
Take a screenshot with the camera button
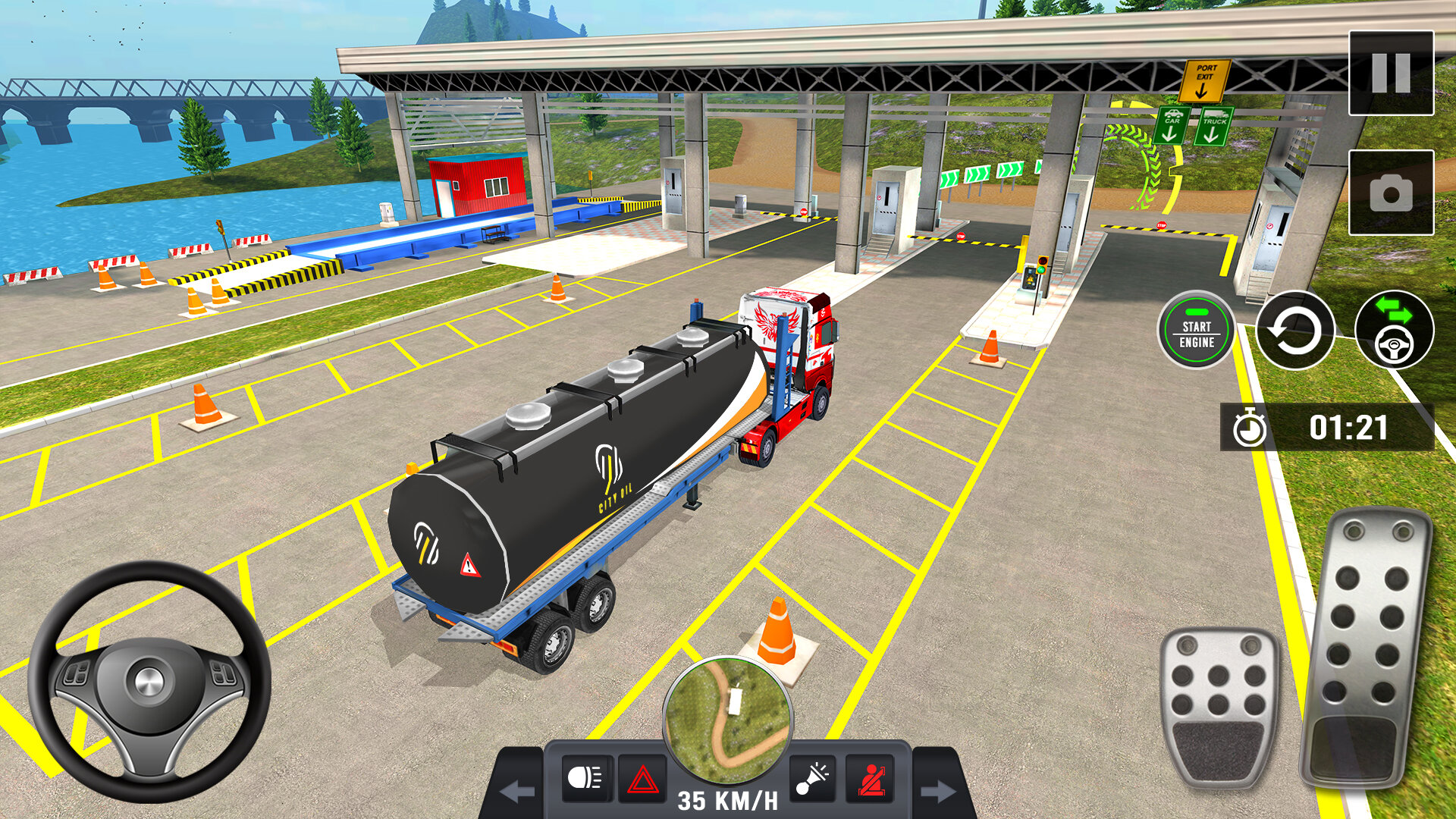pos(1391,193)
